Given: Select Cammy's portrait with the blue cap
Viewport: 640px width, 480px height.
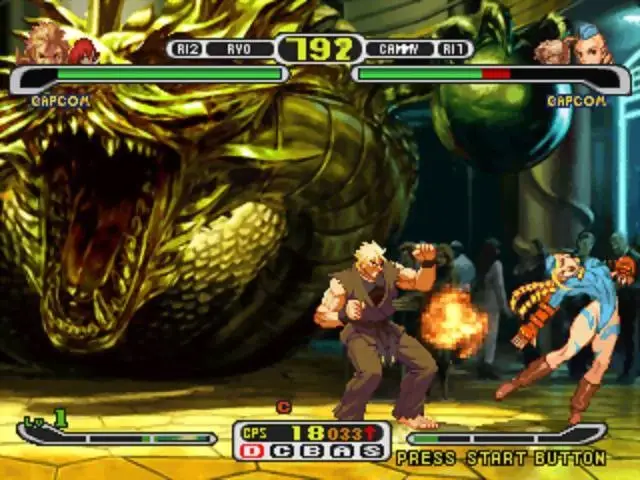Looking at the screenshot, I should 591,43.
